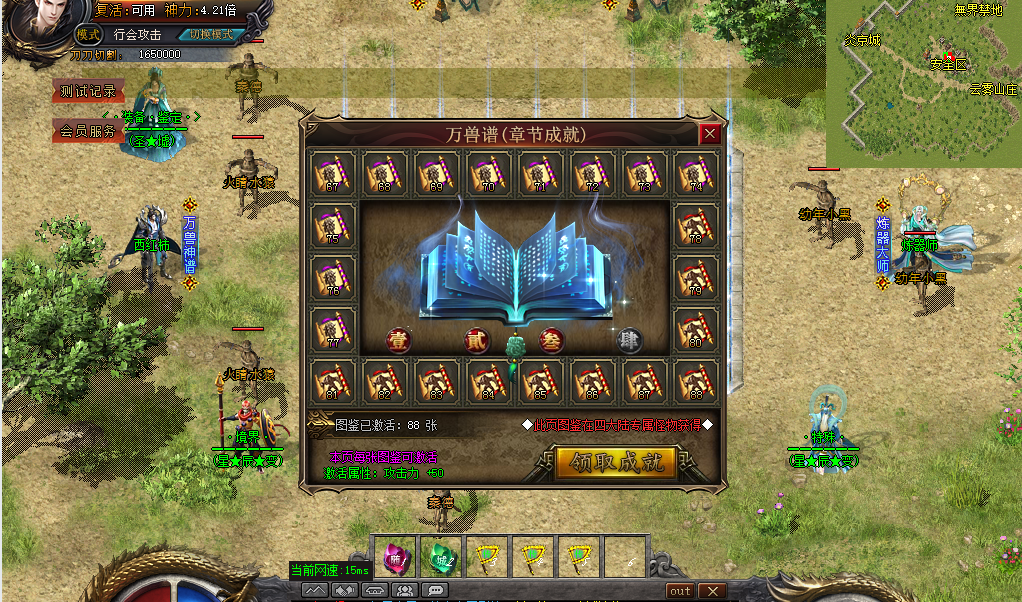Image resolution: width=1022 pixels, height=602 pixels.
Task: Close the 万兽谱 chapter achievement window
Action: coord(710,134)
